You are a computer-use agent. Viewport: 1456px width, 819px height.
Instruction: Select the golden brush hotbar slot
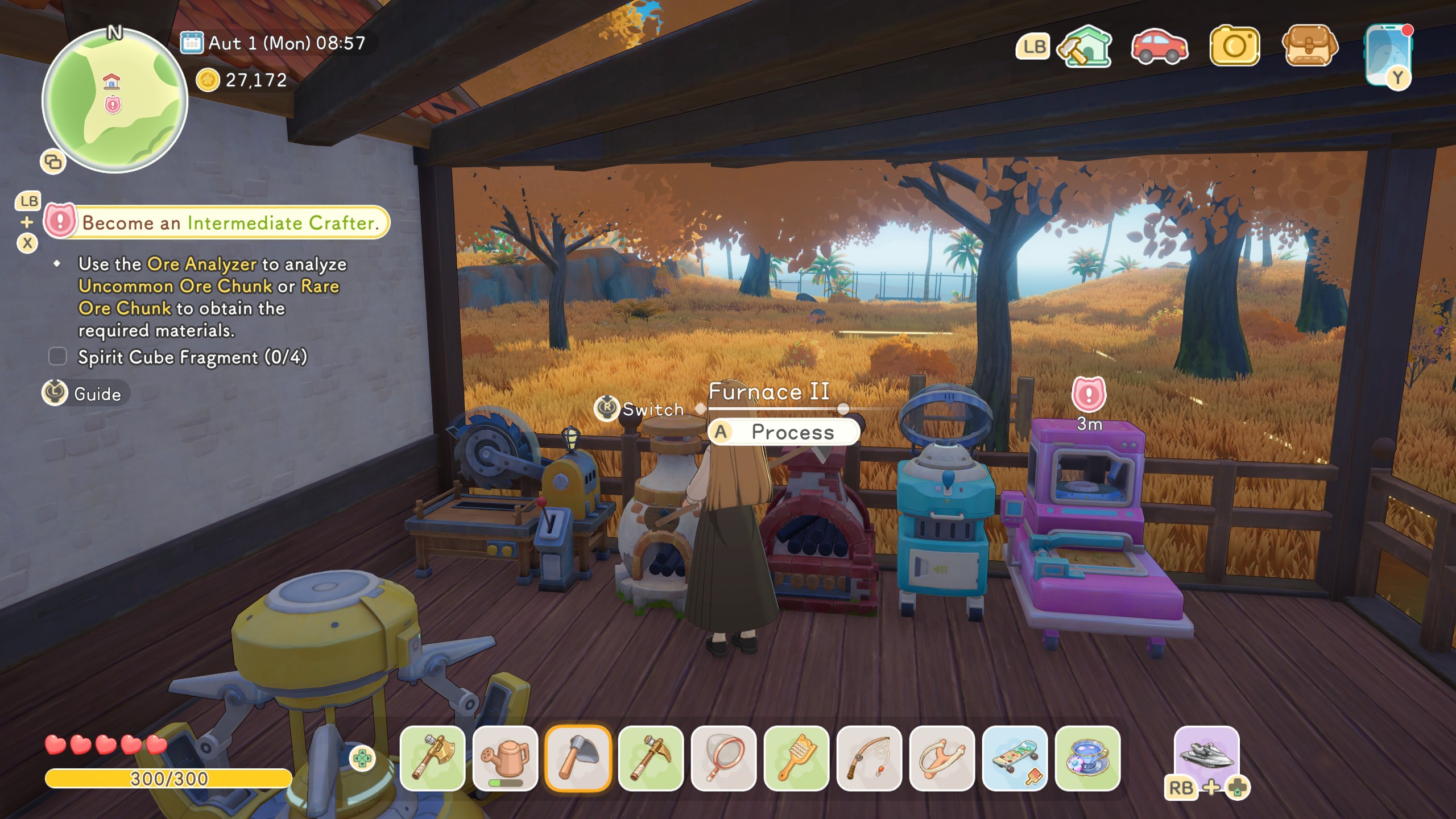[x=796, y=758]
